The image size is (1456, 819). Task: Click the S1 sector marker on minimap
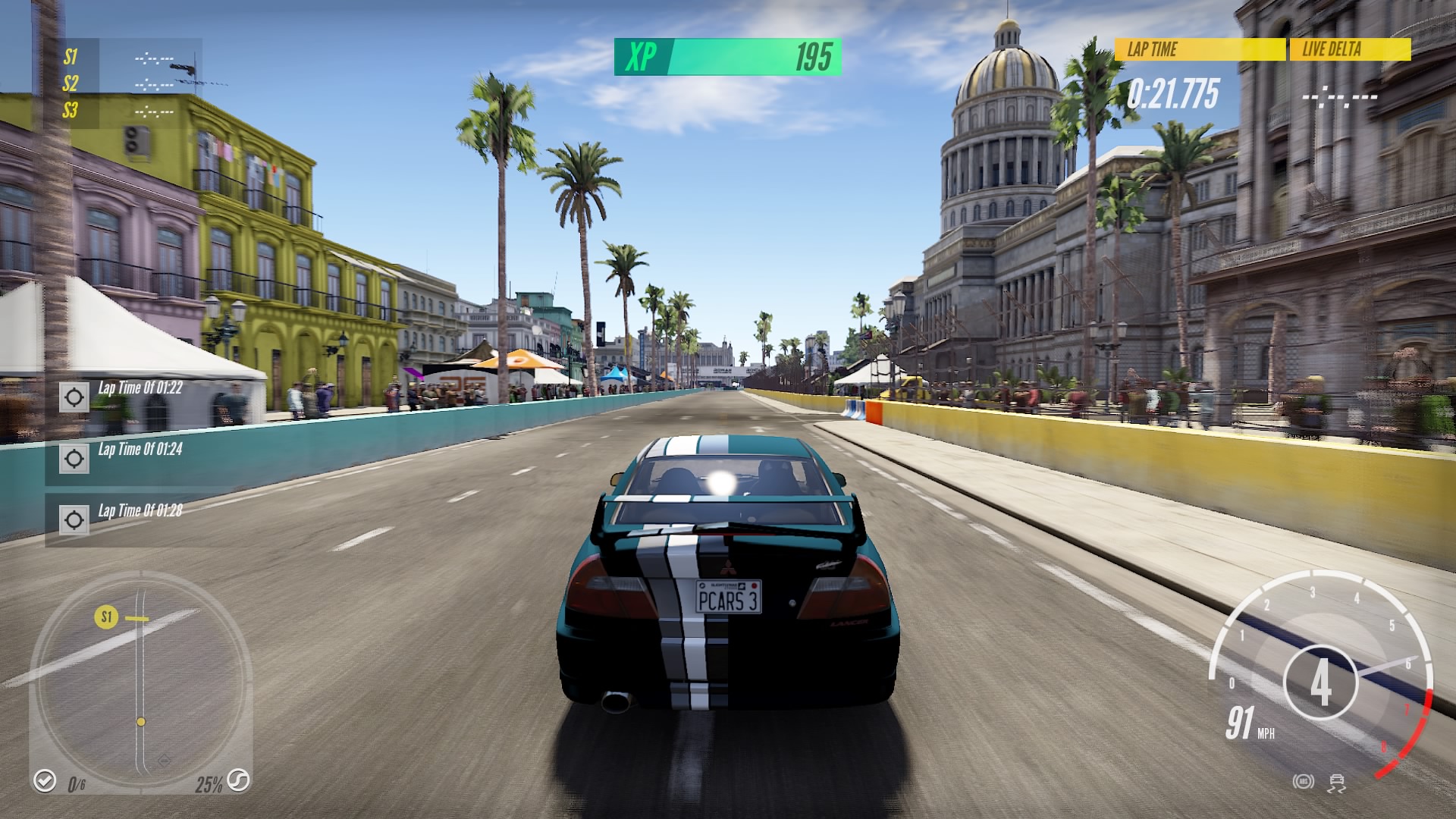[106, 617]
